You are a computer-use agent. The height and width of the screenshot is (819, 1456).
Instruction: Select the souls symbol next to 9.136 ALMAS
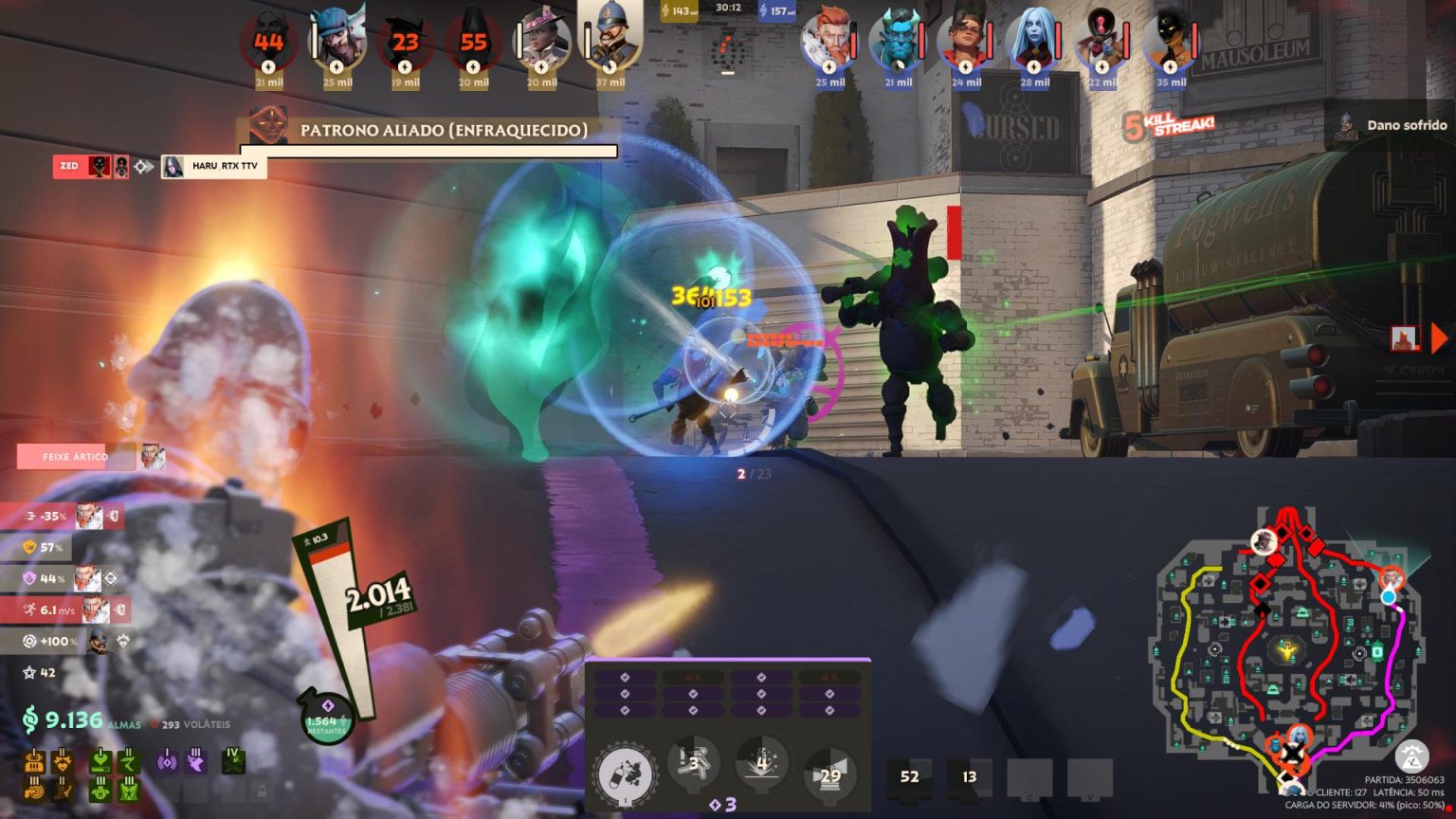pos(29,719)
